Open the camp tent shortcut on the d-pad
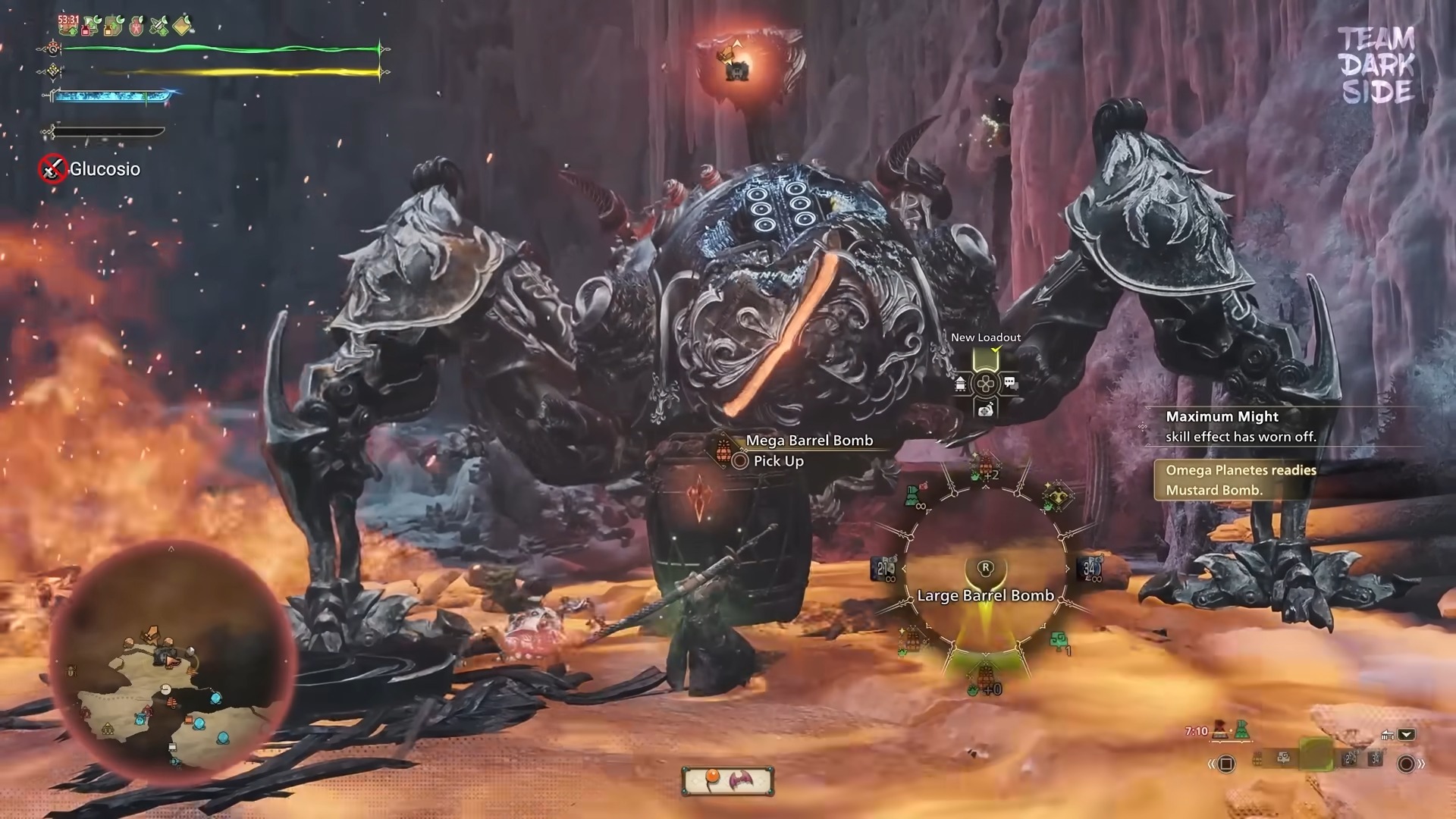This screenshot has height=819, width=1456. (x=961, y=384)
